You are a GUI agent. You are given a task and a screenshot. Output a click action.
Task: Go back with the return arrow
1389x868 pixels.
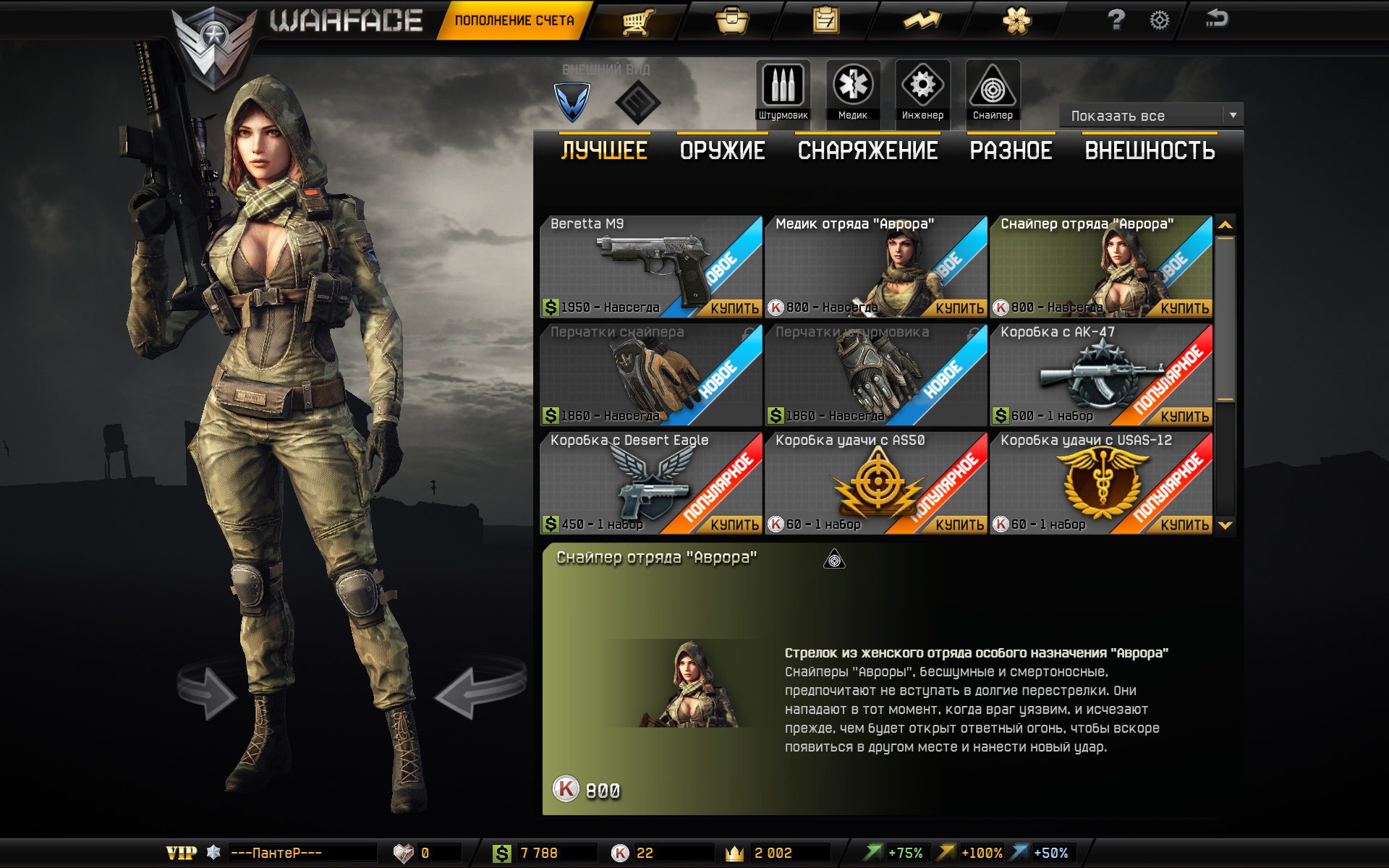coord(1217,19)
